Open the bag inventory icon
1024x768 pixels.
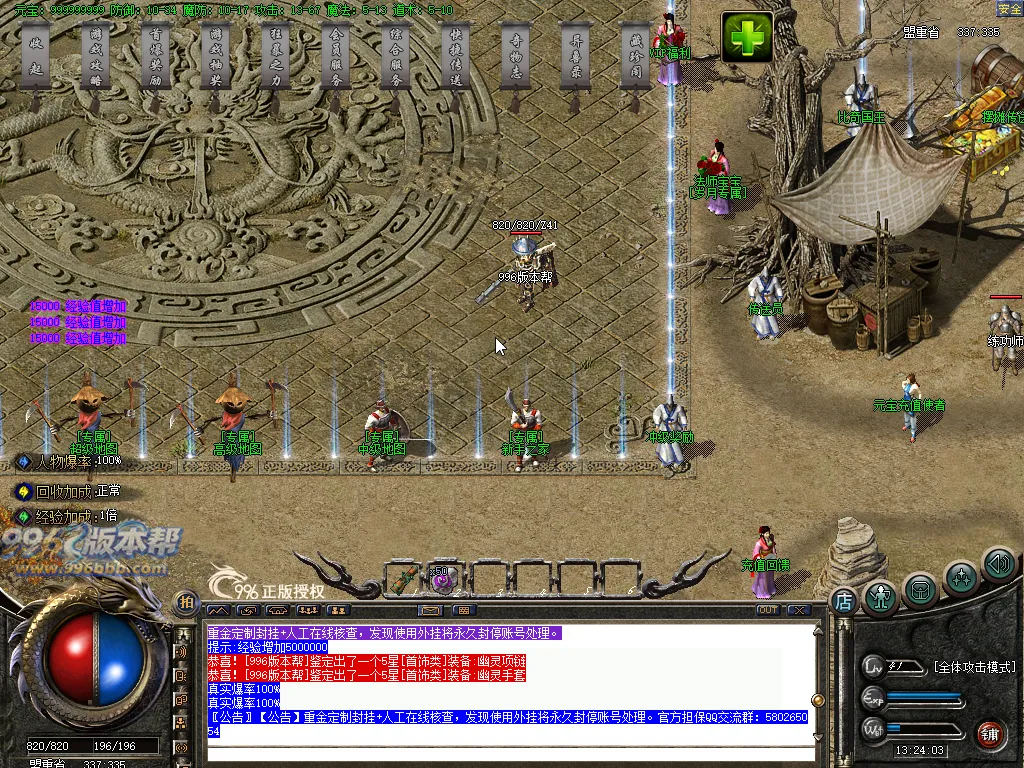point(921,590)
